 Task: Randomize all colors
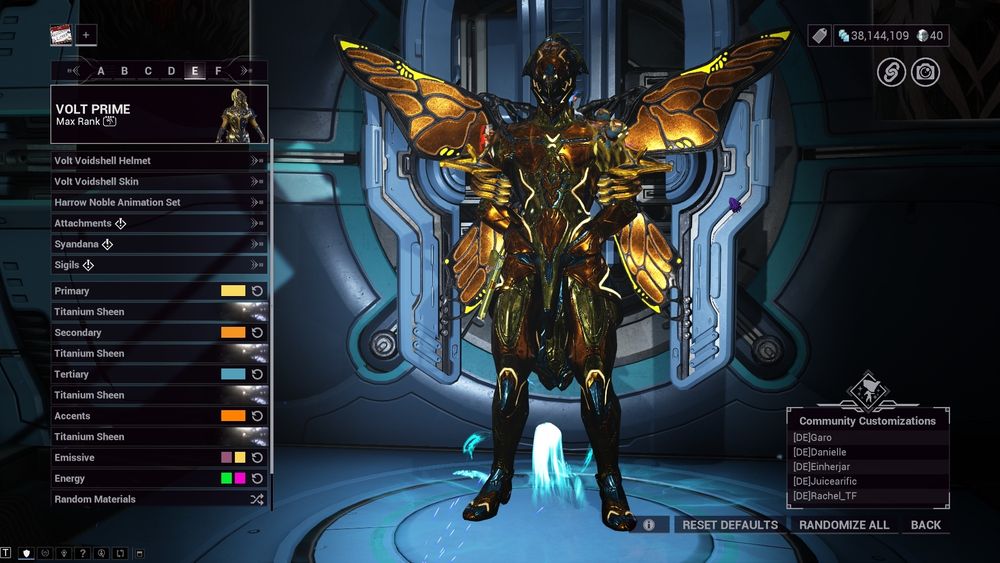point(844,525)
